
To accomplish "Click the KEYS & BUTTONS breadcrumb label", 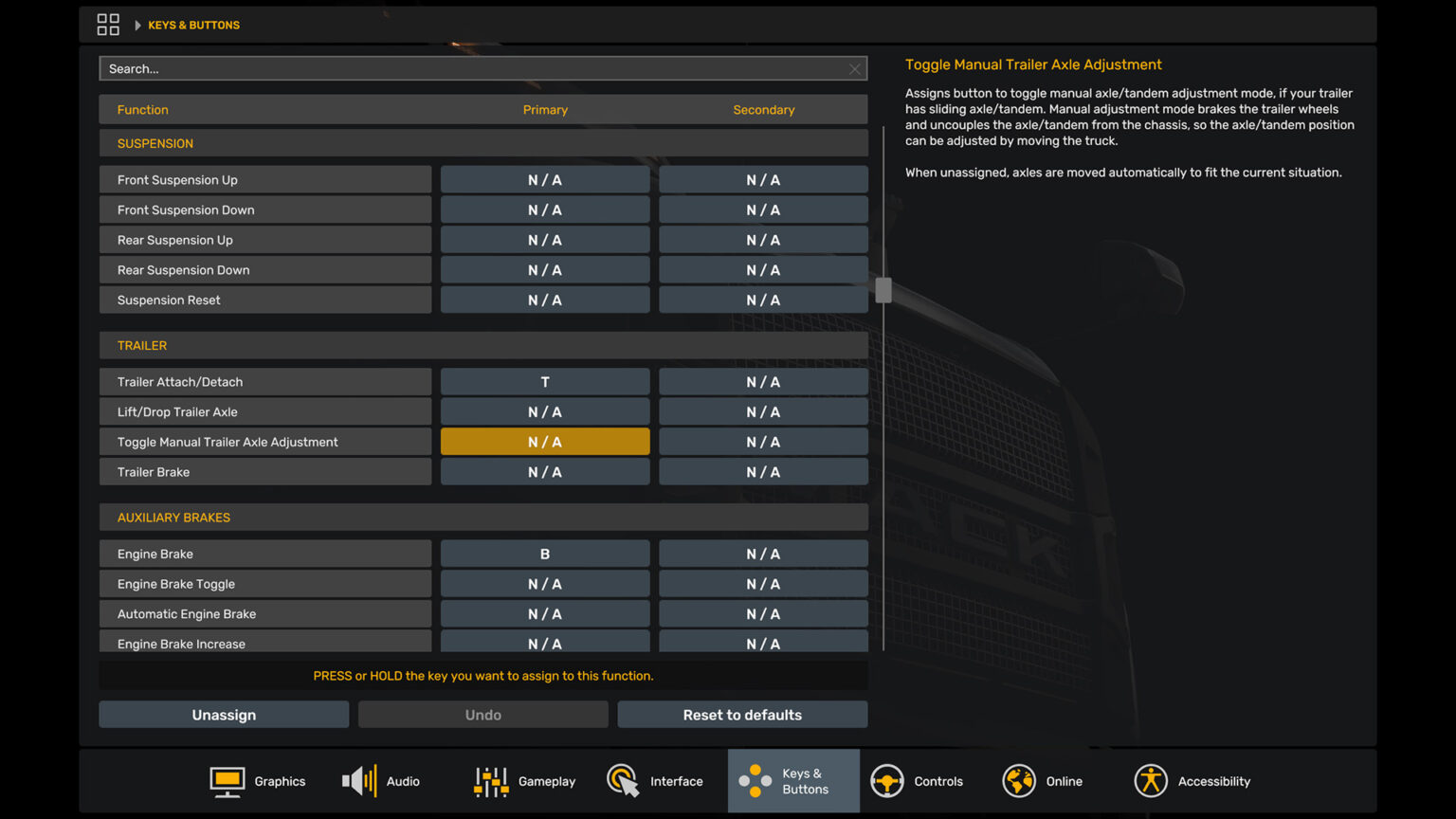I will tap(193, 25).
